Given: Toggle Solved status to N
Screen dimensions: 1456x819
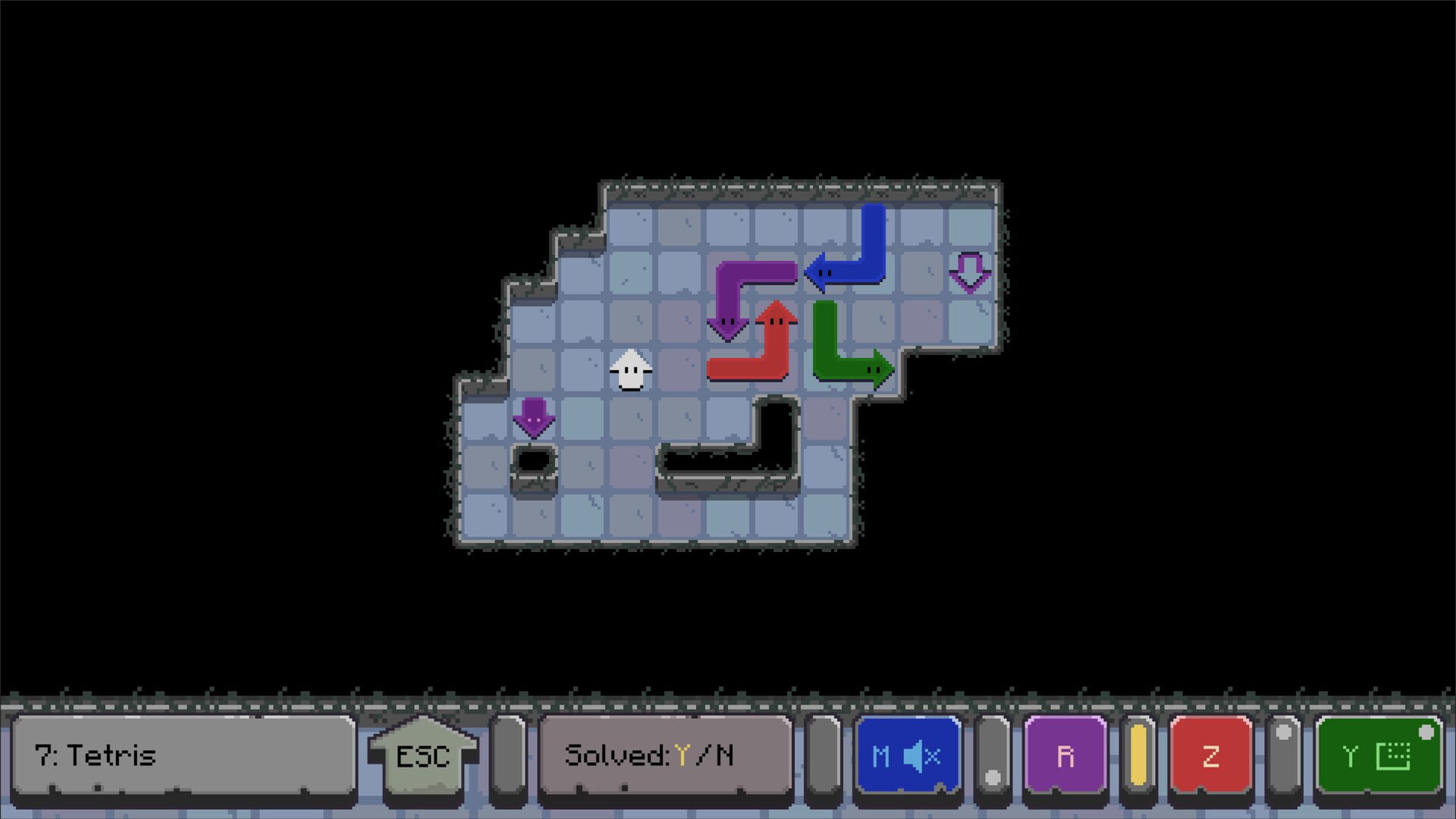Looking at the screenshot, I should click(x=726, y=755).
